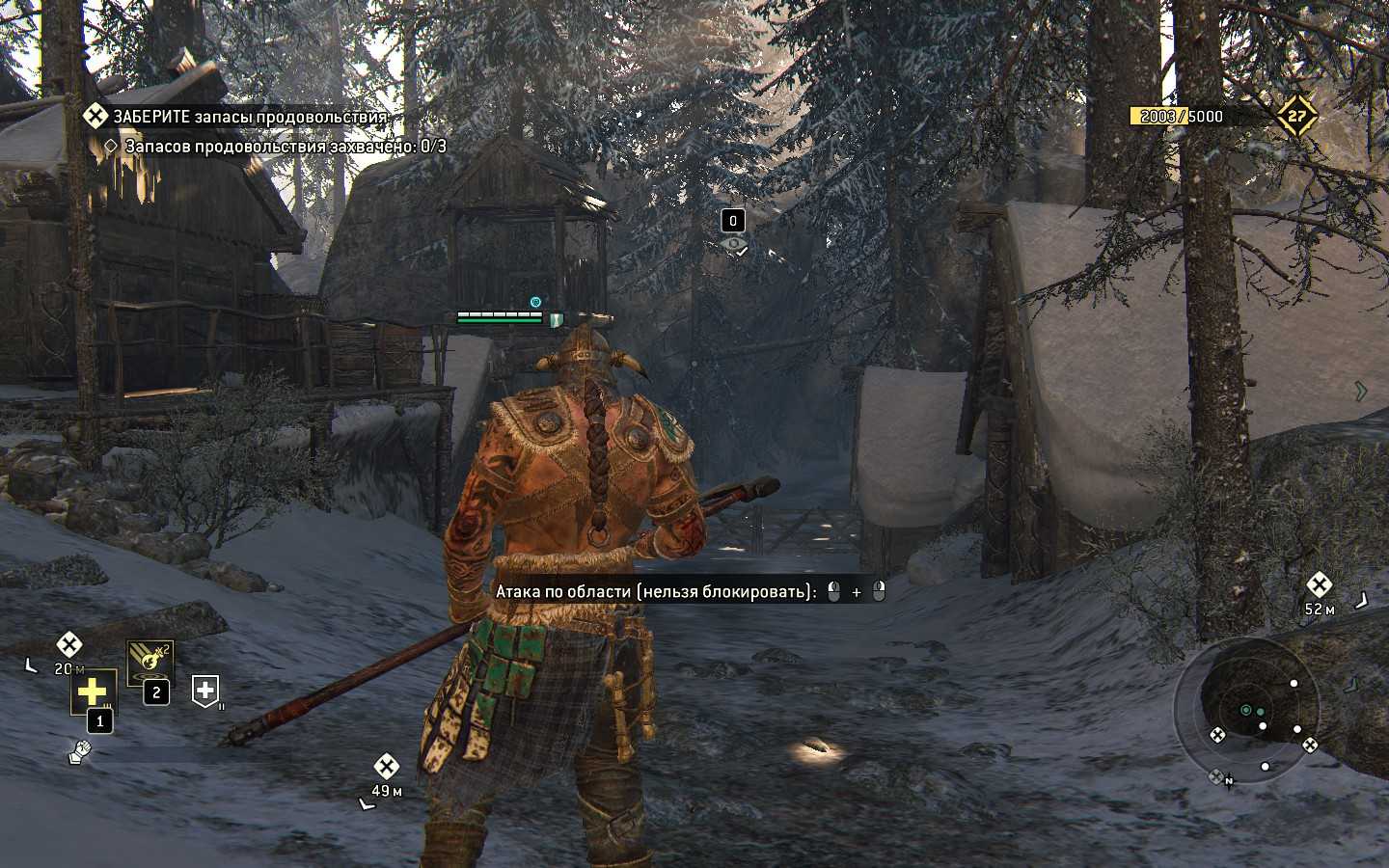The height and width of the screenshot is (868, 1389).
Task: Open the circular radar minimap
Action: (1244, 710)
